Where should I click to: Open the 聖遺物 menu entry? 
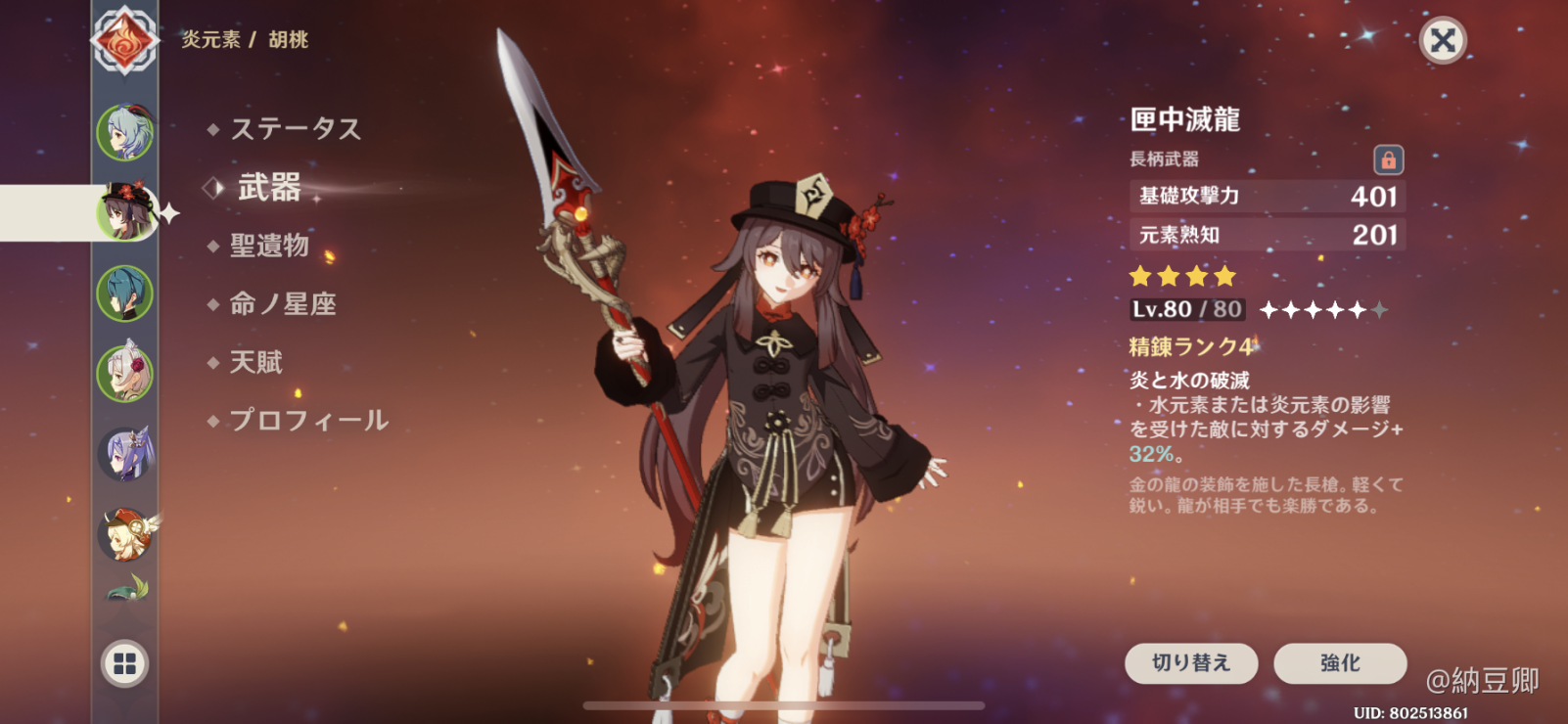click(x=269, y=246)
